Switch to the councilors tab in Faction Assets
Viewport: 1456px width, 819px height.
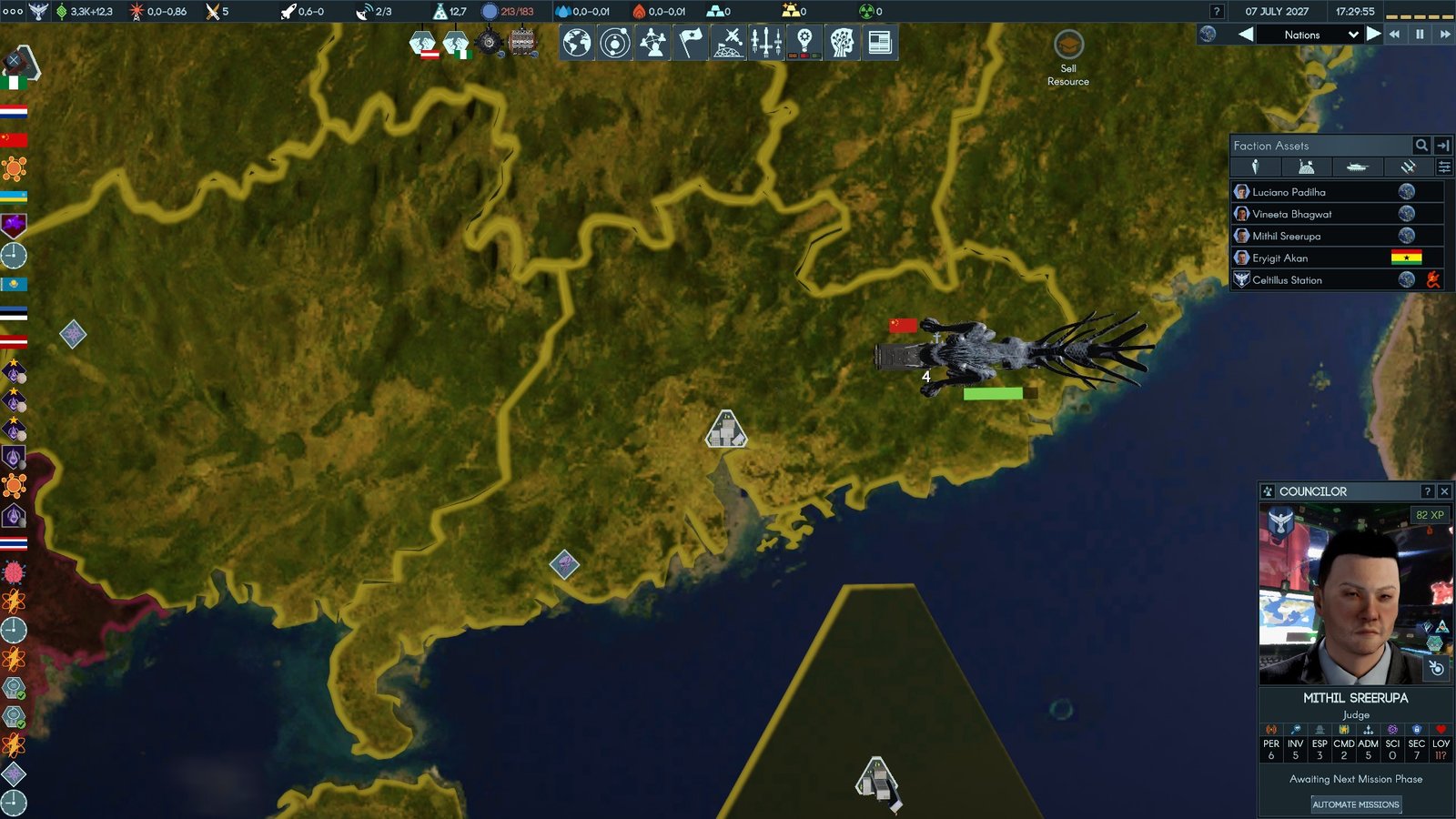1254,167
